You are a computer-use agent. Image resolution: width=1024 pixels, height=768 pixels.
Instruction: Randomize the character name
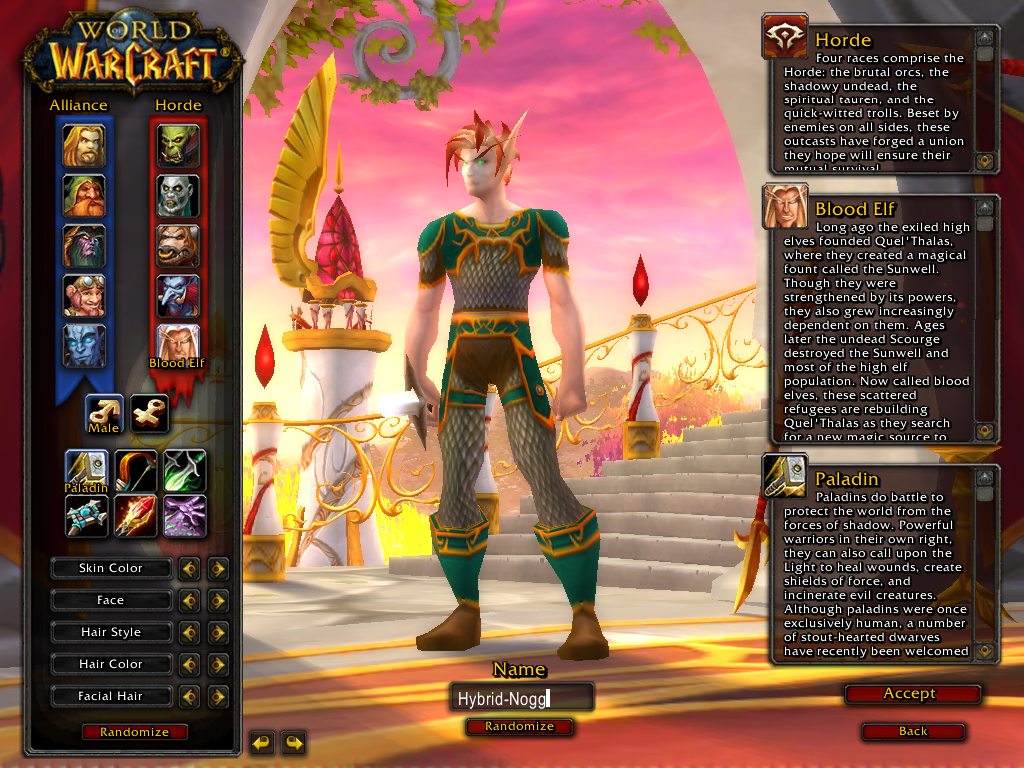(x=519, y=727)
